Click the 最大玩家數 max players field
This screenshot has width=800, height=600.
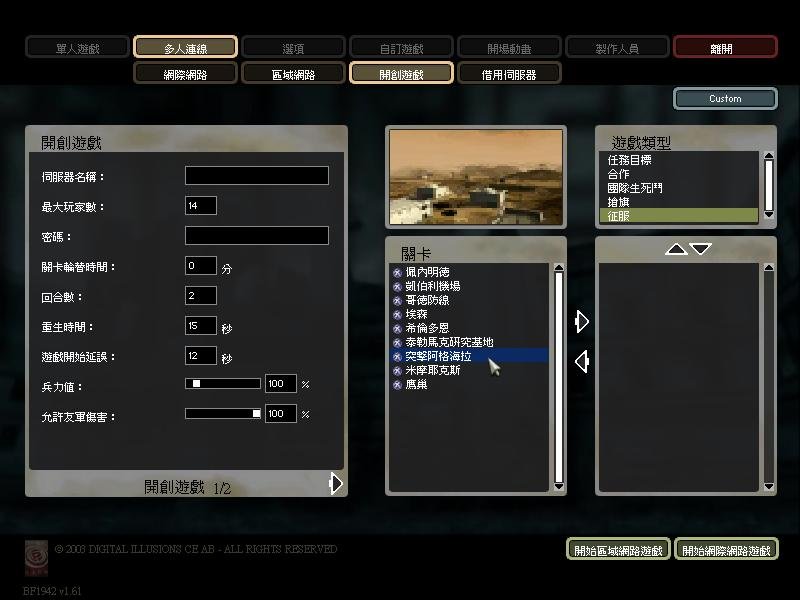[x=201, y=206]
